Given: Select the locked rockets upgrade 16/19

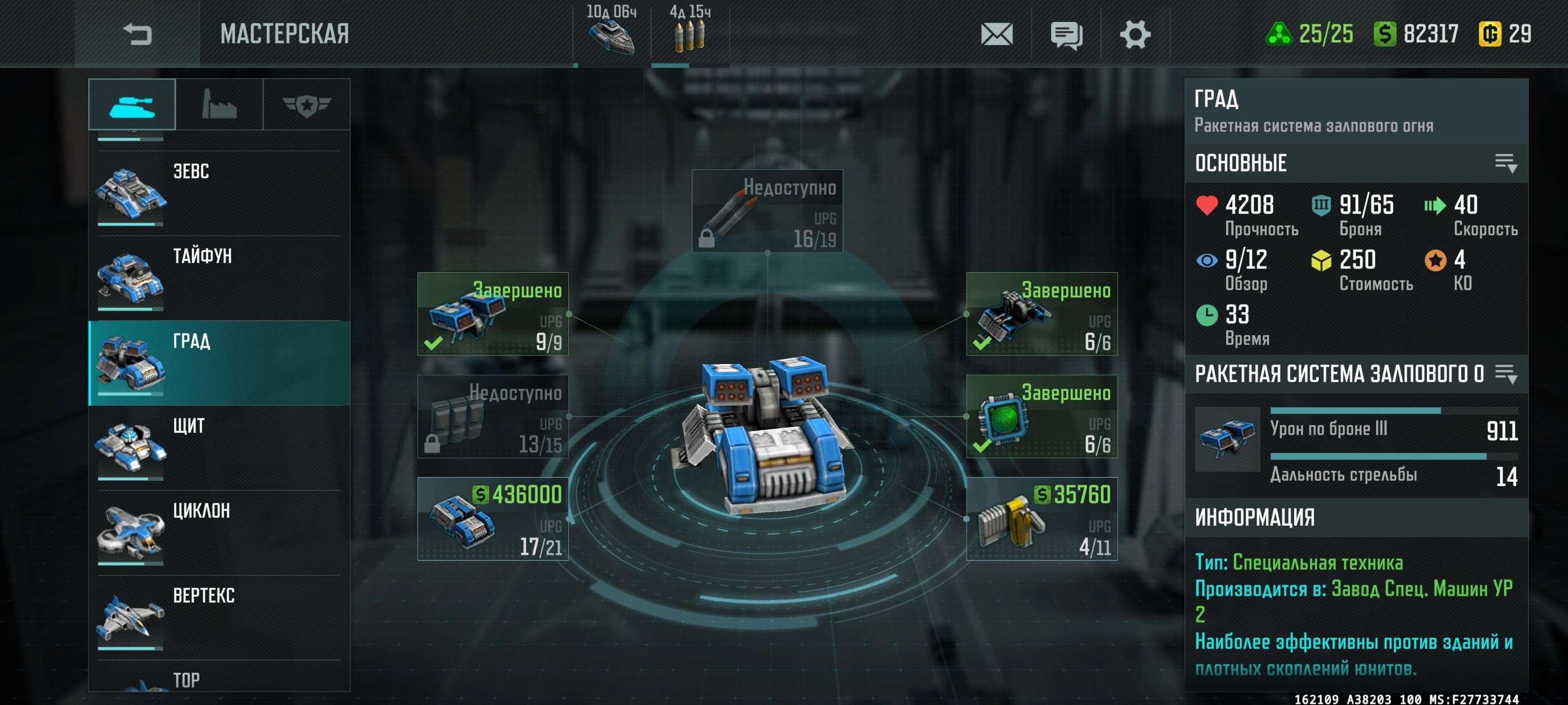Looking at the screenshot, I should pos(767,211).
